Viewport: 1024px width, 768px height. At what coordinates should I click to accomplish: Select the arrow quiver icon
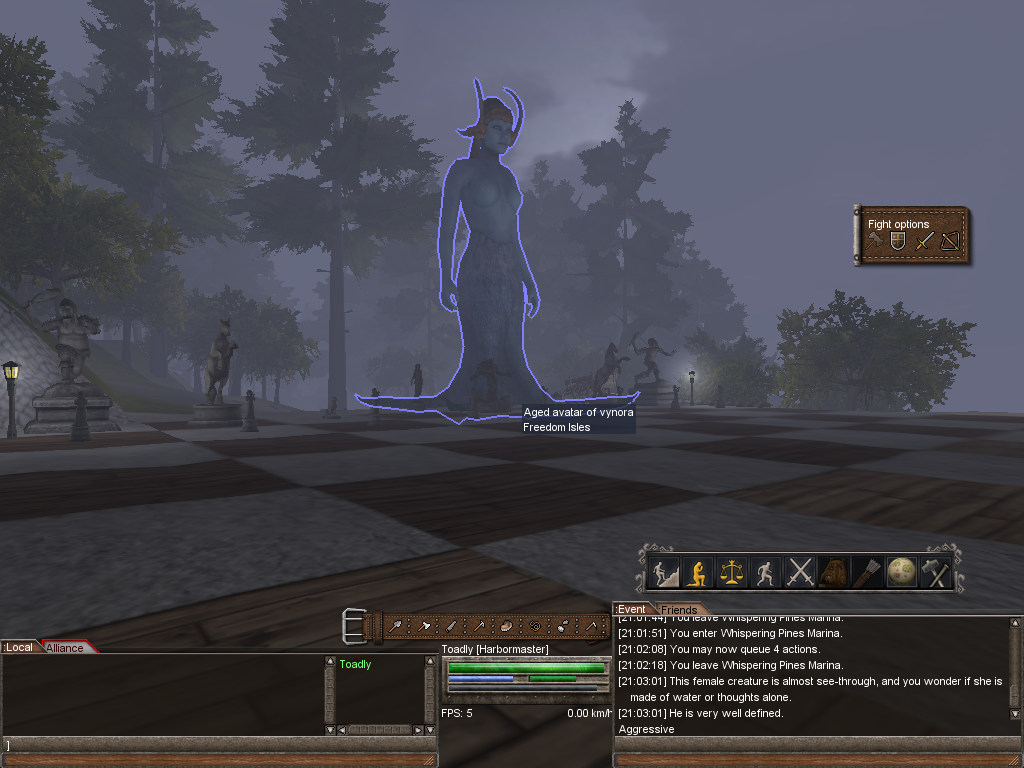click(x=867, y=573)
